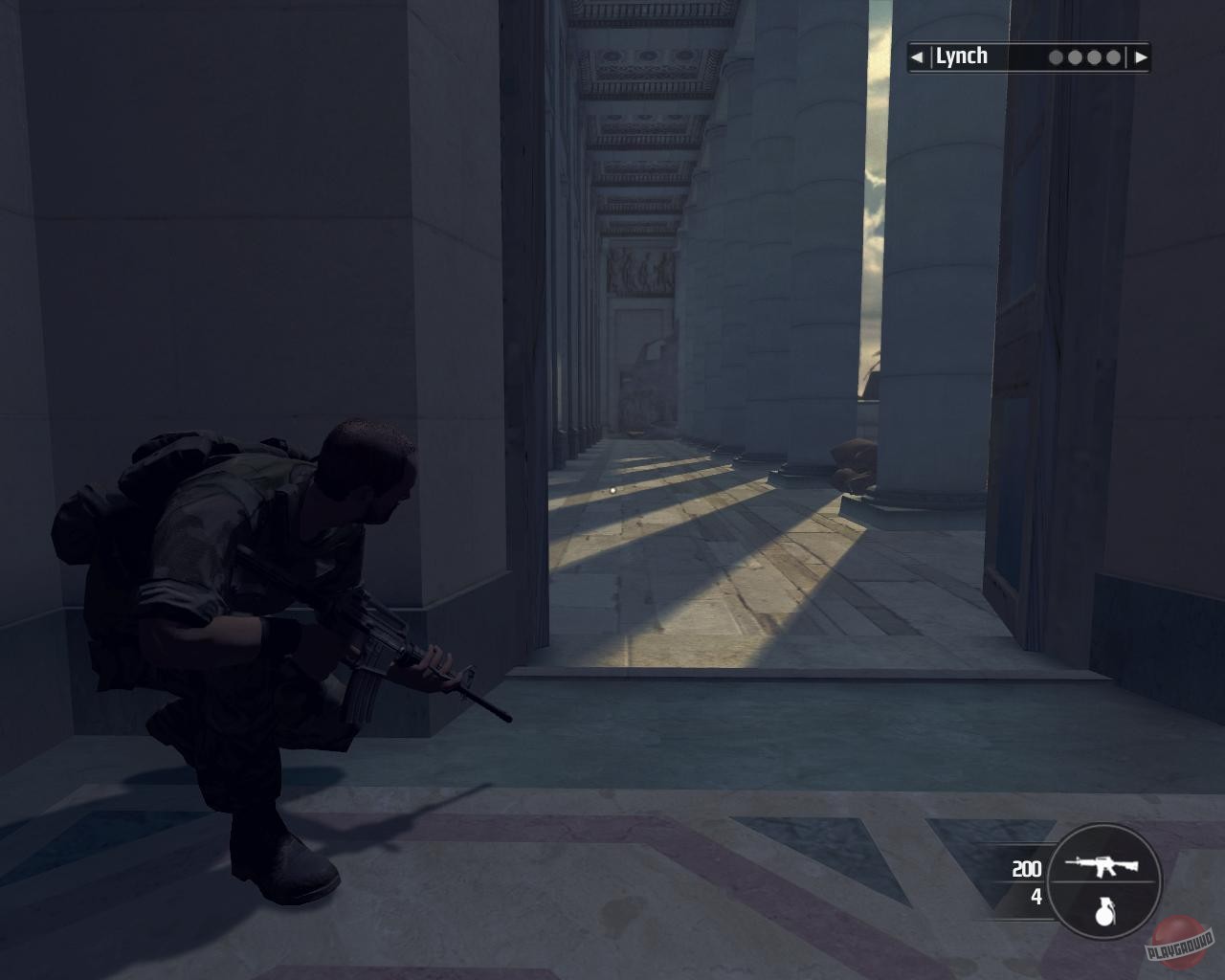This screenshot has width=1225, height=980.
Task: Click the Lynch teammate panel header
Action: pos(1027,56)
